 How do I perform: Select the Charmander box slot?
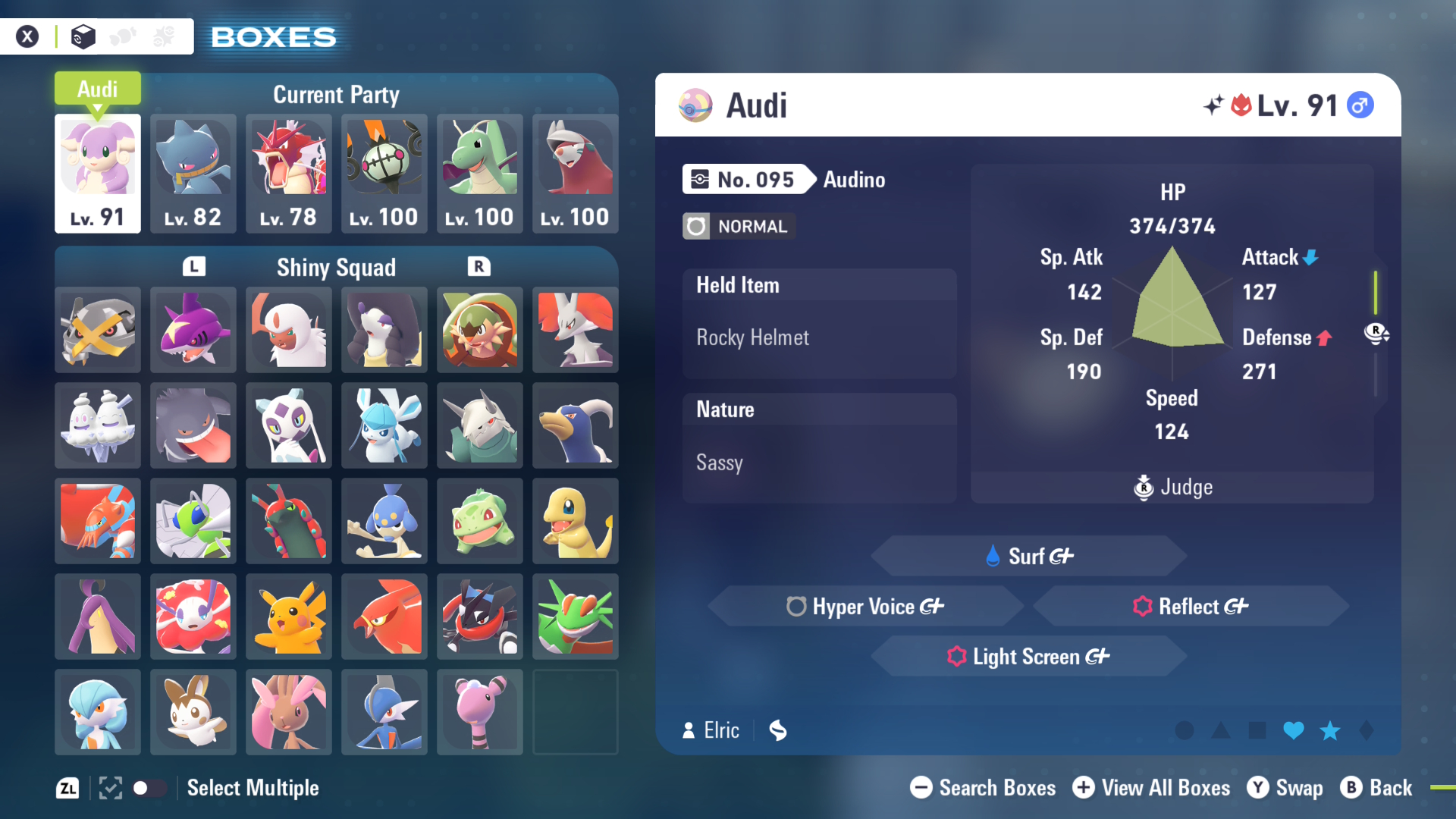576,521
